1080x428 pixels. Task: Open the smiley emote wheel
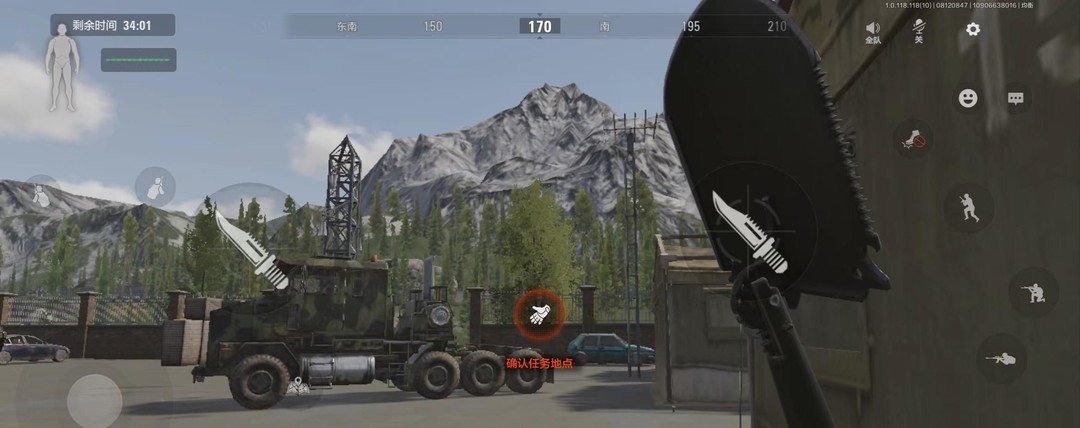968,98
